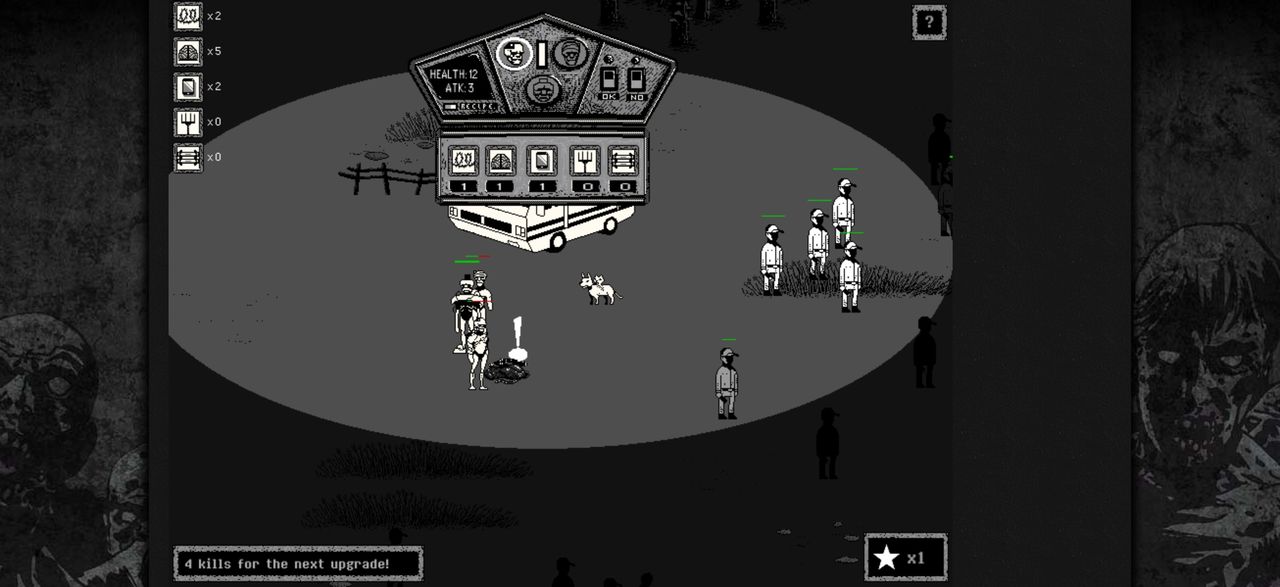This screenshot has height=587, width=1280.
Task: Open the star upgrade button
Action: tap(905, 557)
